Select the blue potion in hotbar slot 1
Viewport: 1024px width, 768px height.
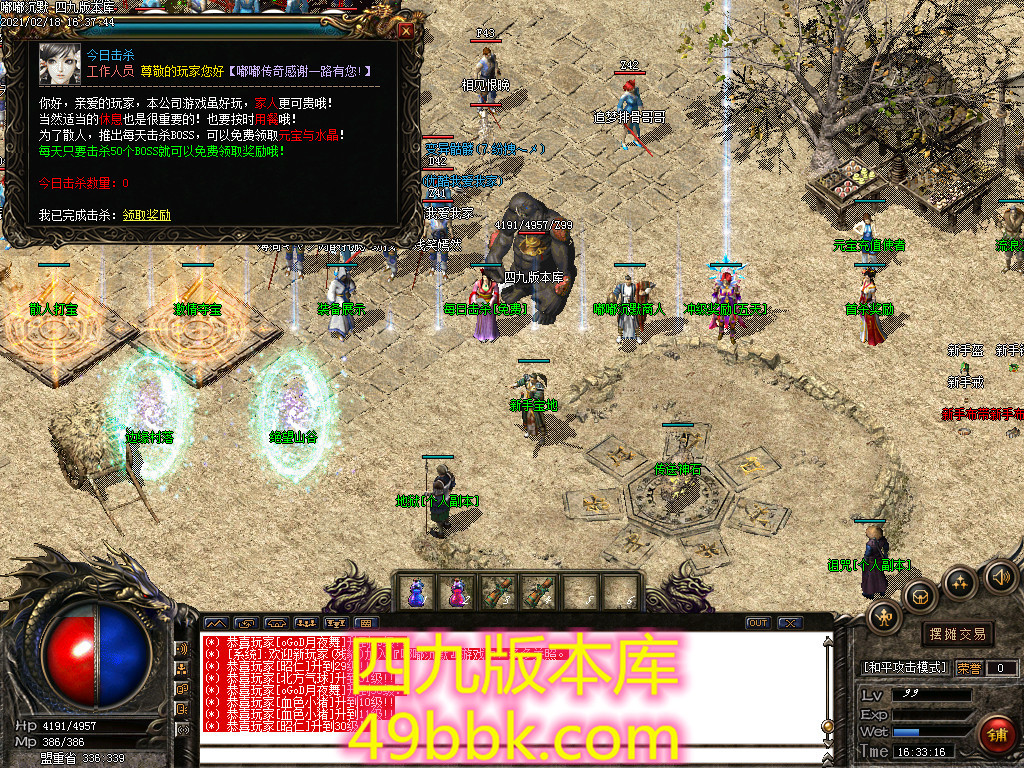pyautogui.click(x=416, y=591)
